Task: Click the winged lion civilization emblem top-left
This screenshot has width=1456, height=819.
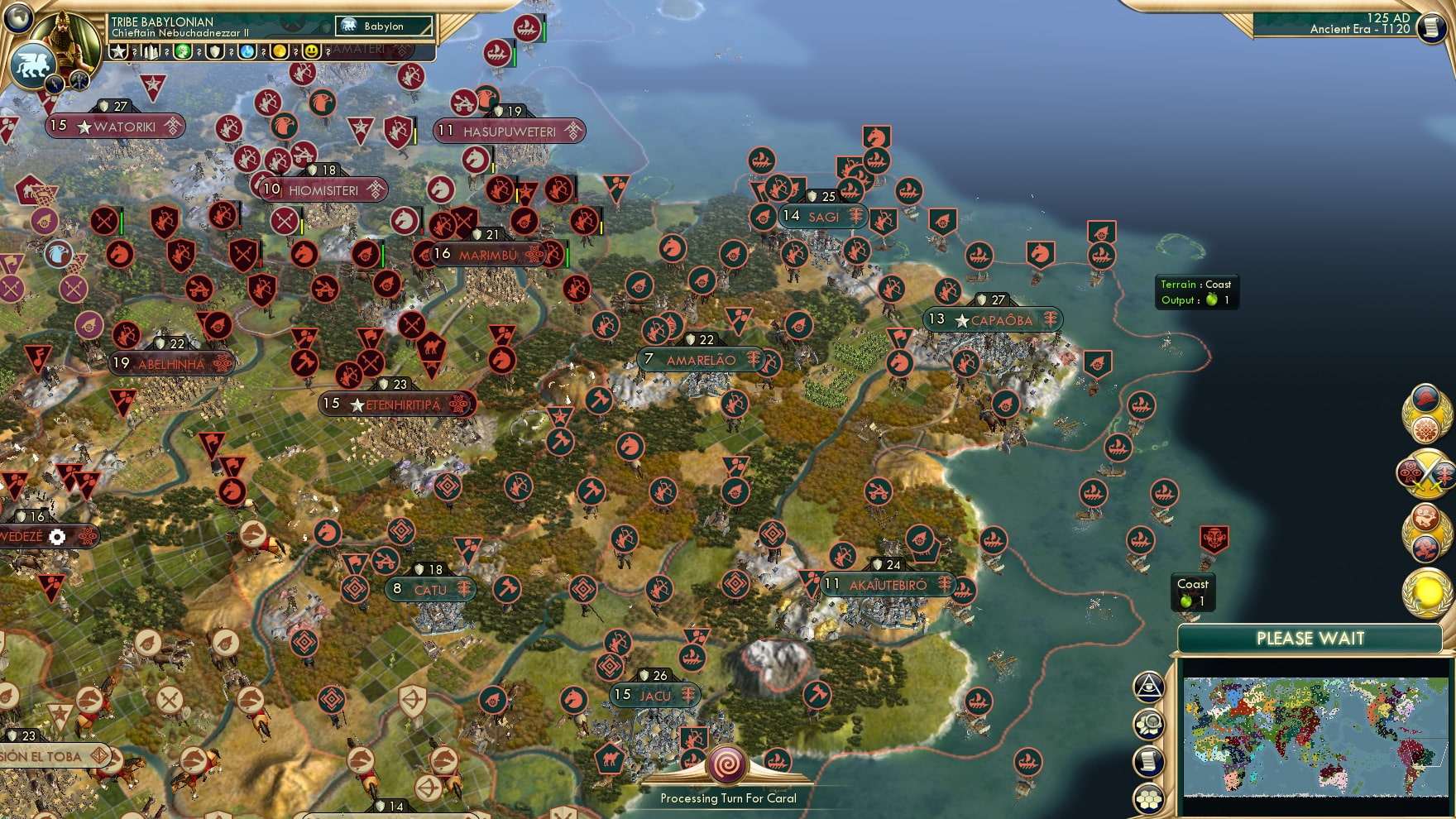Action: coord(32,65)
